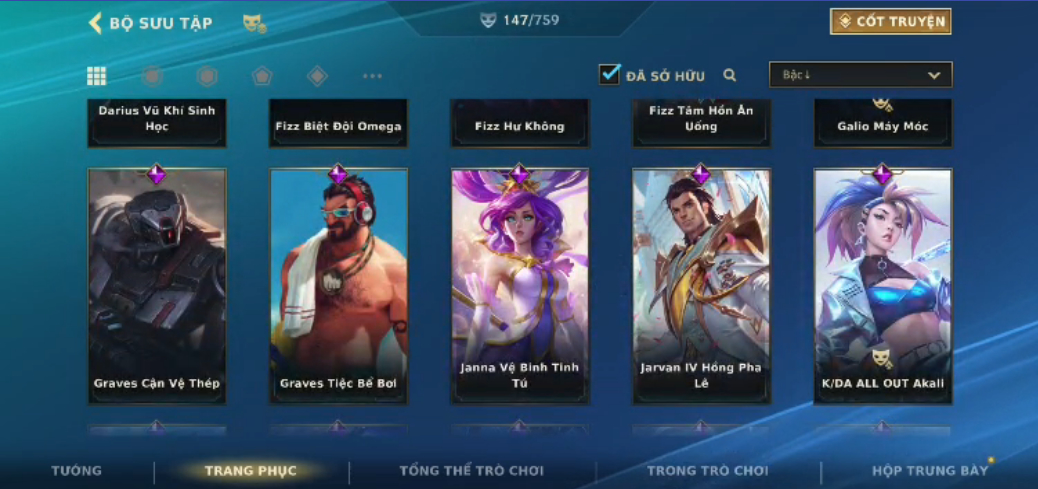Choose the pentagon rarity filter icon
Viewport: 1038px width, 489px height.
261,76
